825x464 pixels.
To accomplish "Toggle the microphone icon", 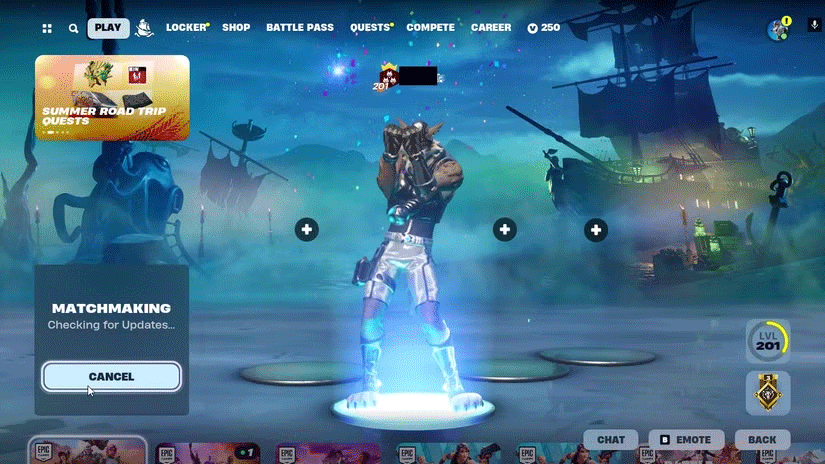I will tap(815, 24).
